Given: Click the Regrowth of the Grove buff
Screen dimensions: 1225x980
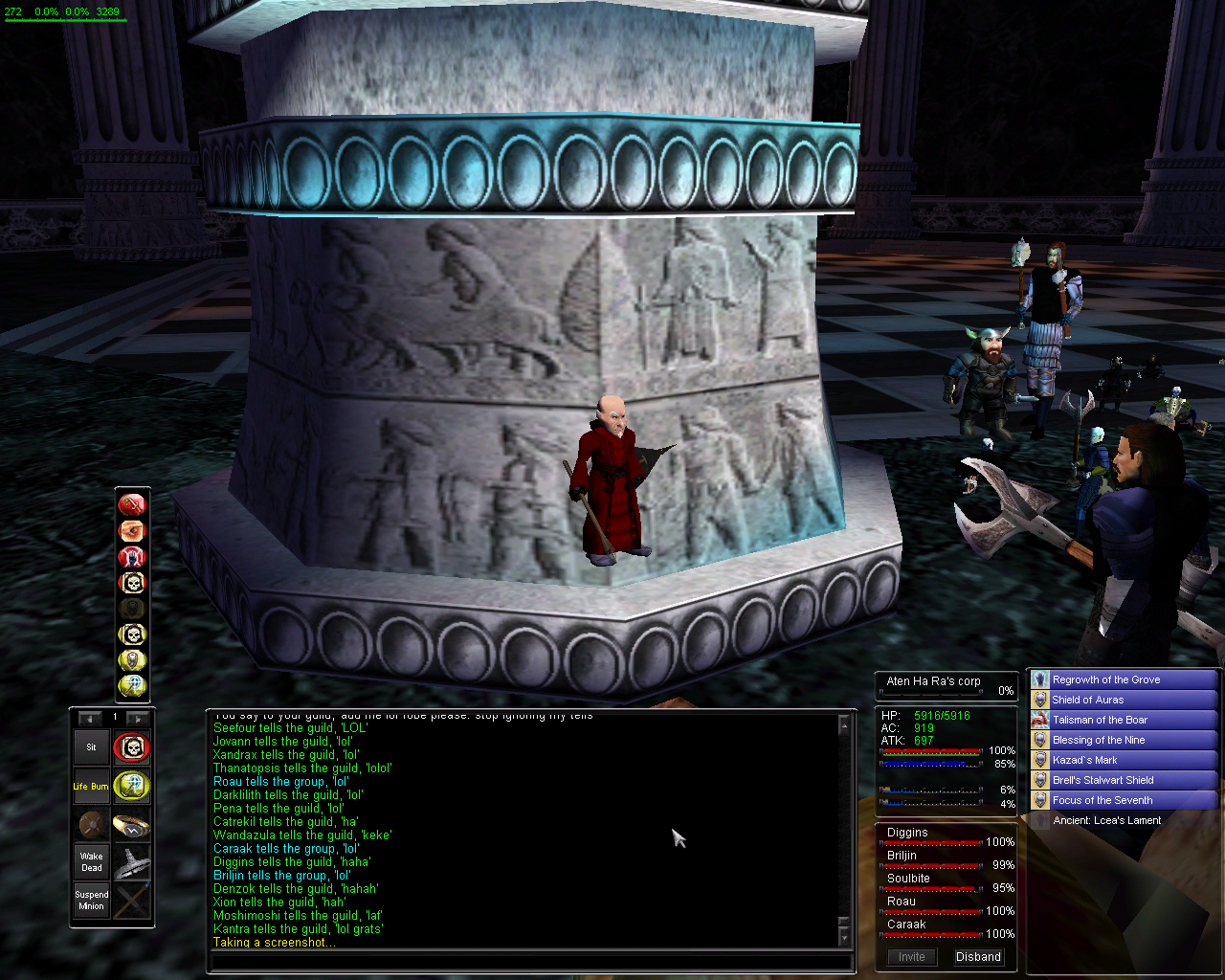Looking at the screenshot, I should click(x=1105, y=679).
